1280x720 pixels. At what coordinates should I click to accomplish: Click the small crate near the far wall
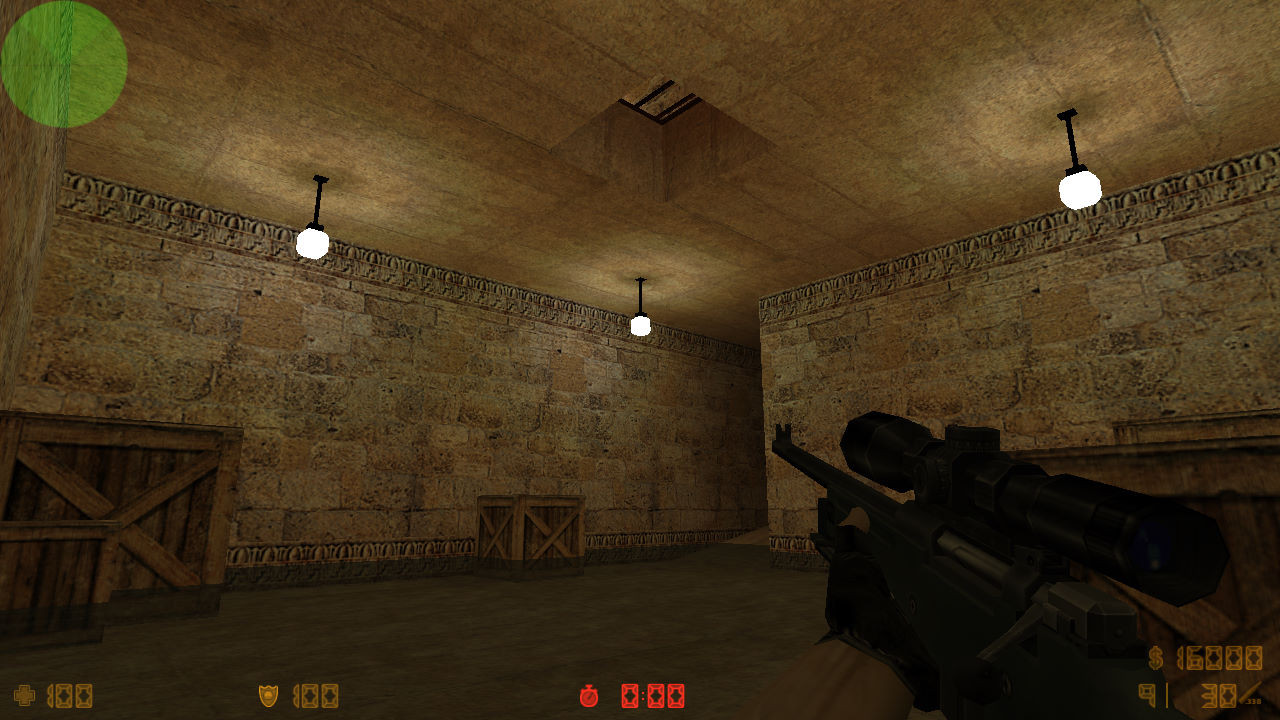coord(532,532)
